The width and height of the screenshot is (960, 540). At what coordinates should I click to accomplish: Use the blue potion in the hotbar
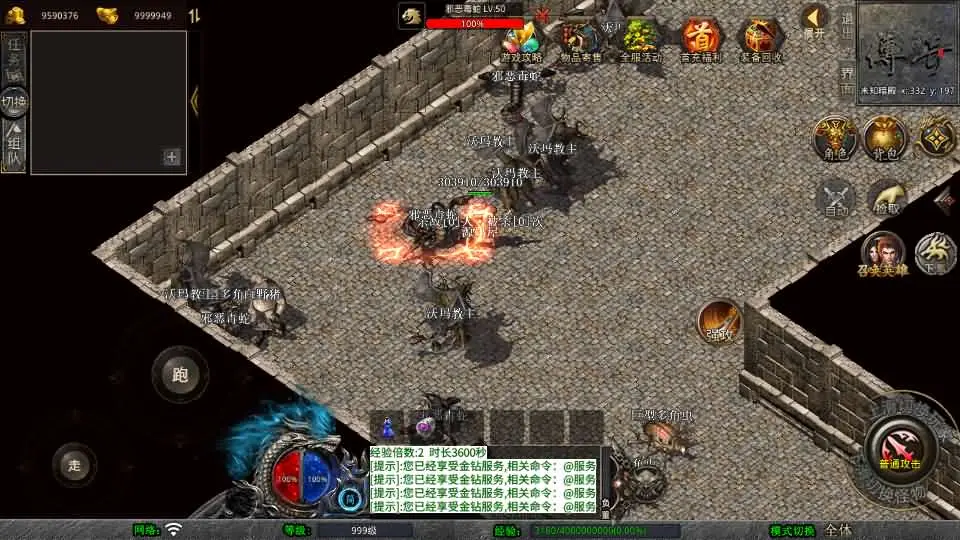[x=387, y=425]
